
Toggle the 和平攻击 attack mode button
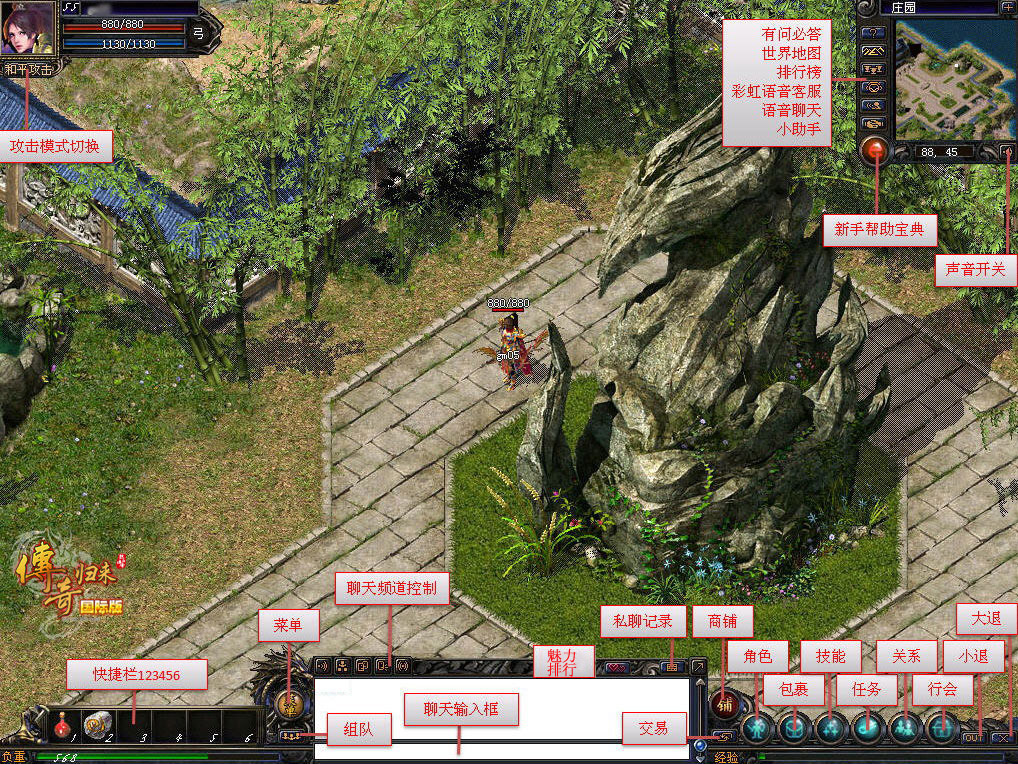(x=30, y=69)
